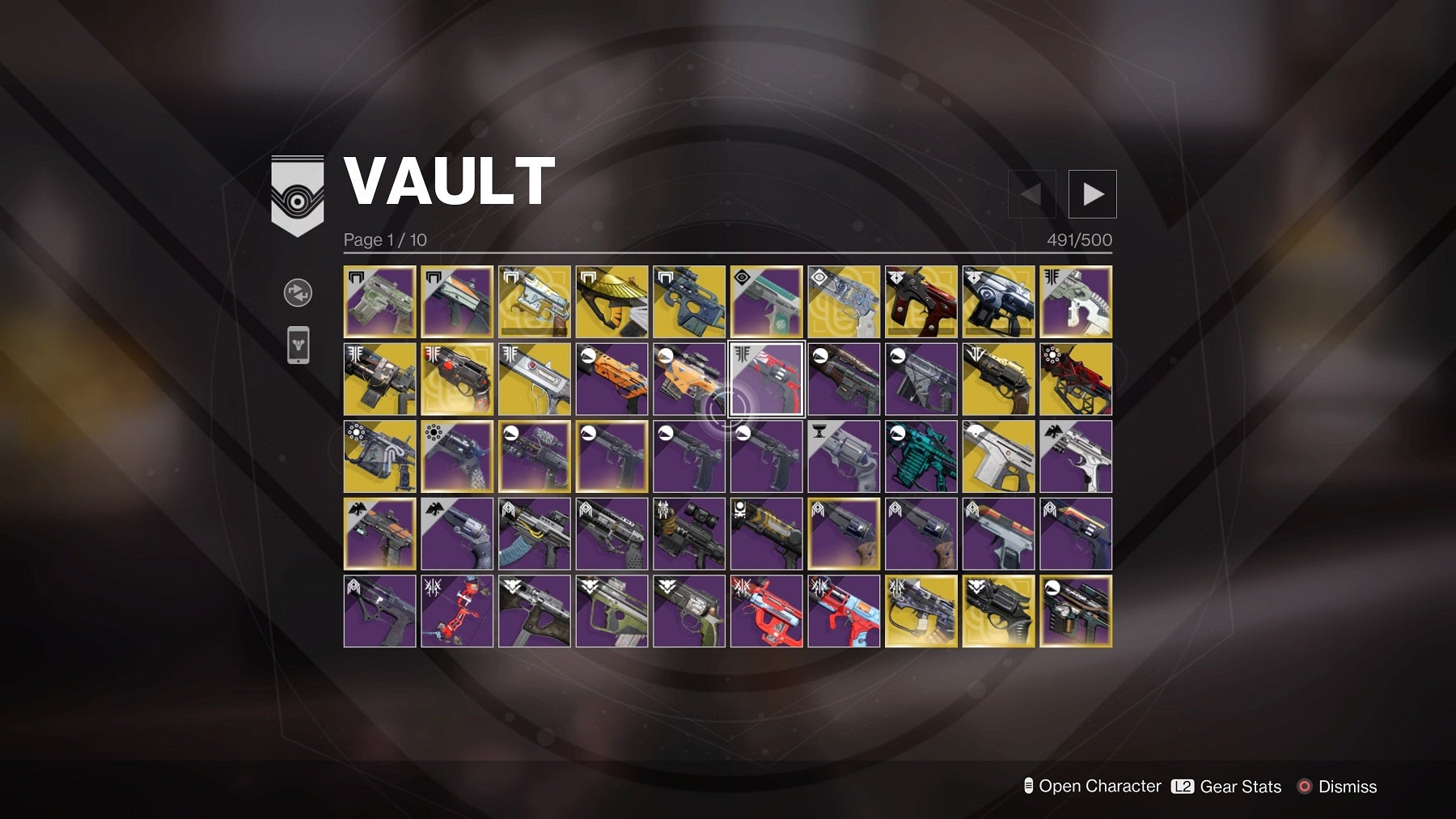Select the item transfer arrows icon
Viewport: 1456px width, 819px height.
(297, 292)
